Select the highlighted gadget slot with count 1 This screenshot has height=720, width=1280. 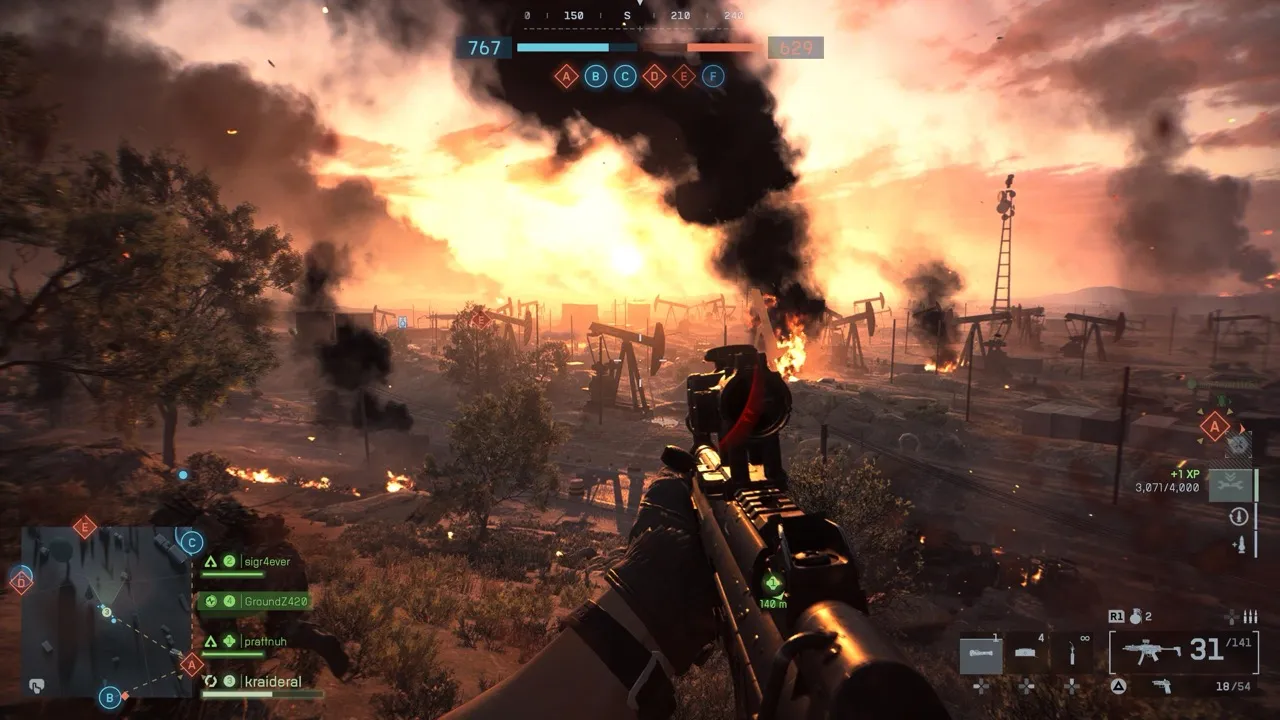point(981,654)
